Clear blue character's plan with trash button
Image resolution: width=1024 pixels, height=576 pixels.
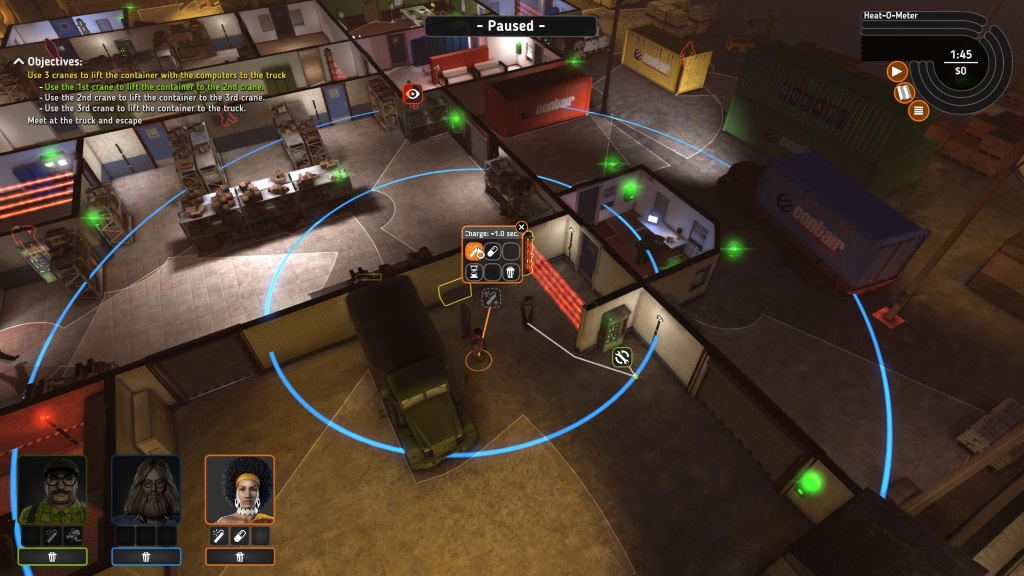(146, 556)
